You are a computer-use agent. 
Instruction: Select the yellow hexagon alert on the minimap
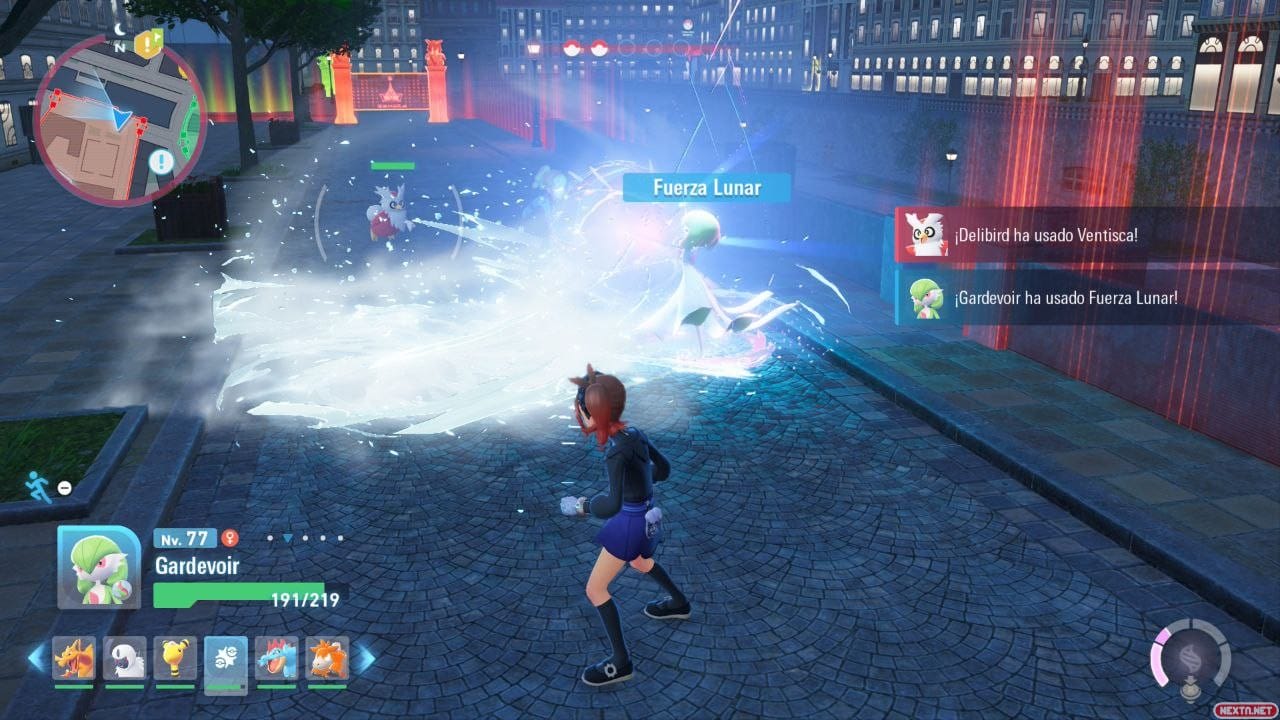(147, 42)
